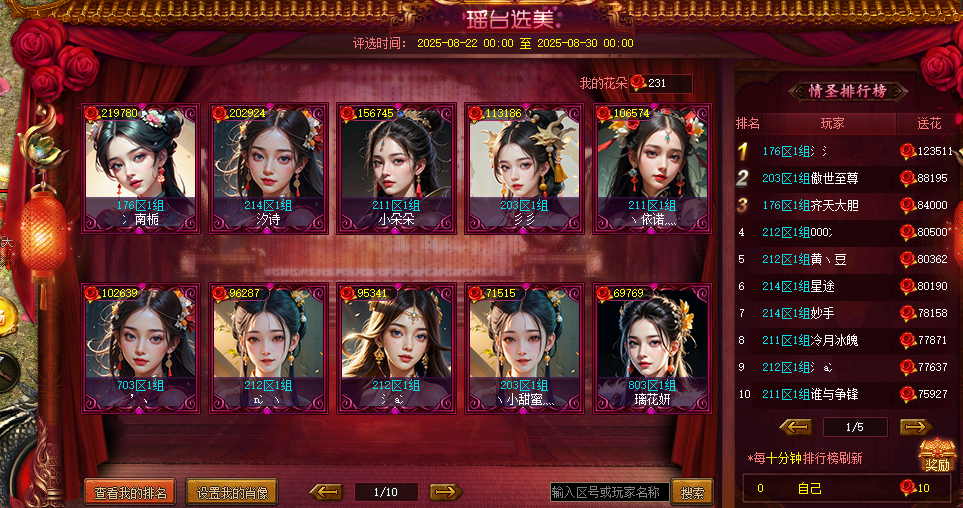This screenshot has height=508, width=963.
Task: Select the 小朵朵 contestant portrait
Action: pos(396,168)
